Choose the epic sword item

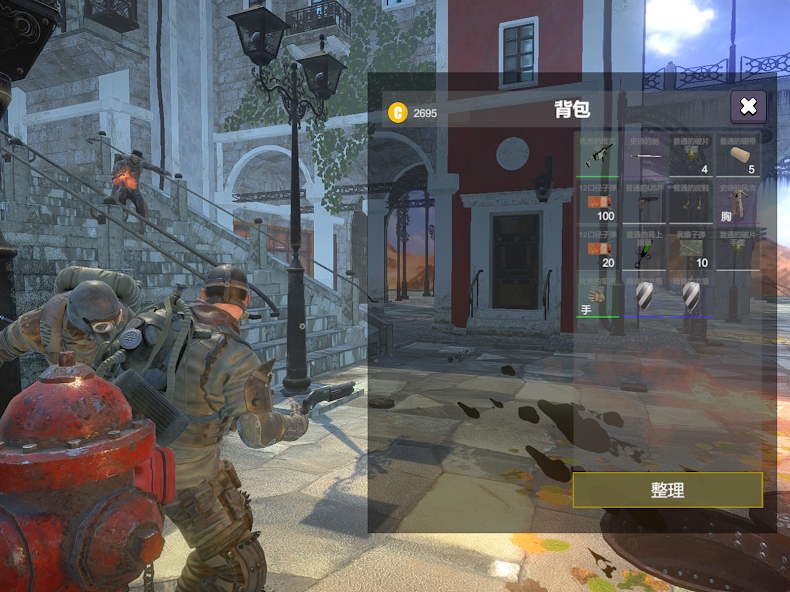click(645, 155)
